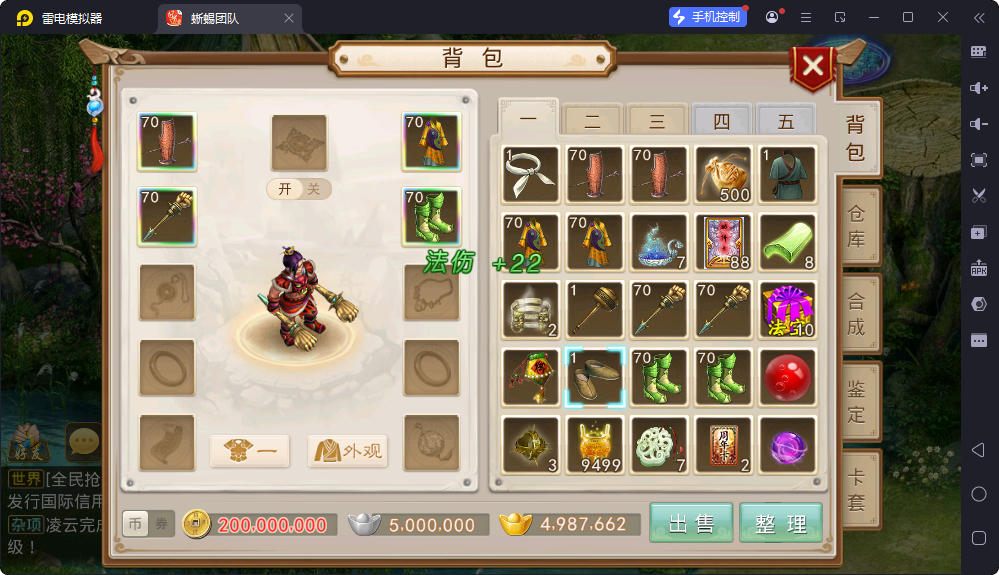The height and width of the screenshot is (575, 999).
Task: Switch to bag page 二 tab
Action: [x=592, y=122]
